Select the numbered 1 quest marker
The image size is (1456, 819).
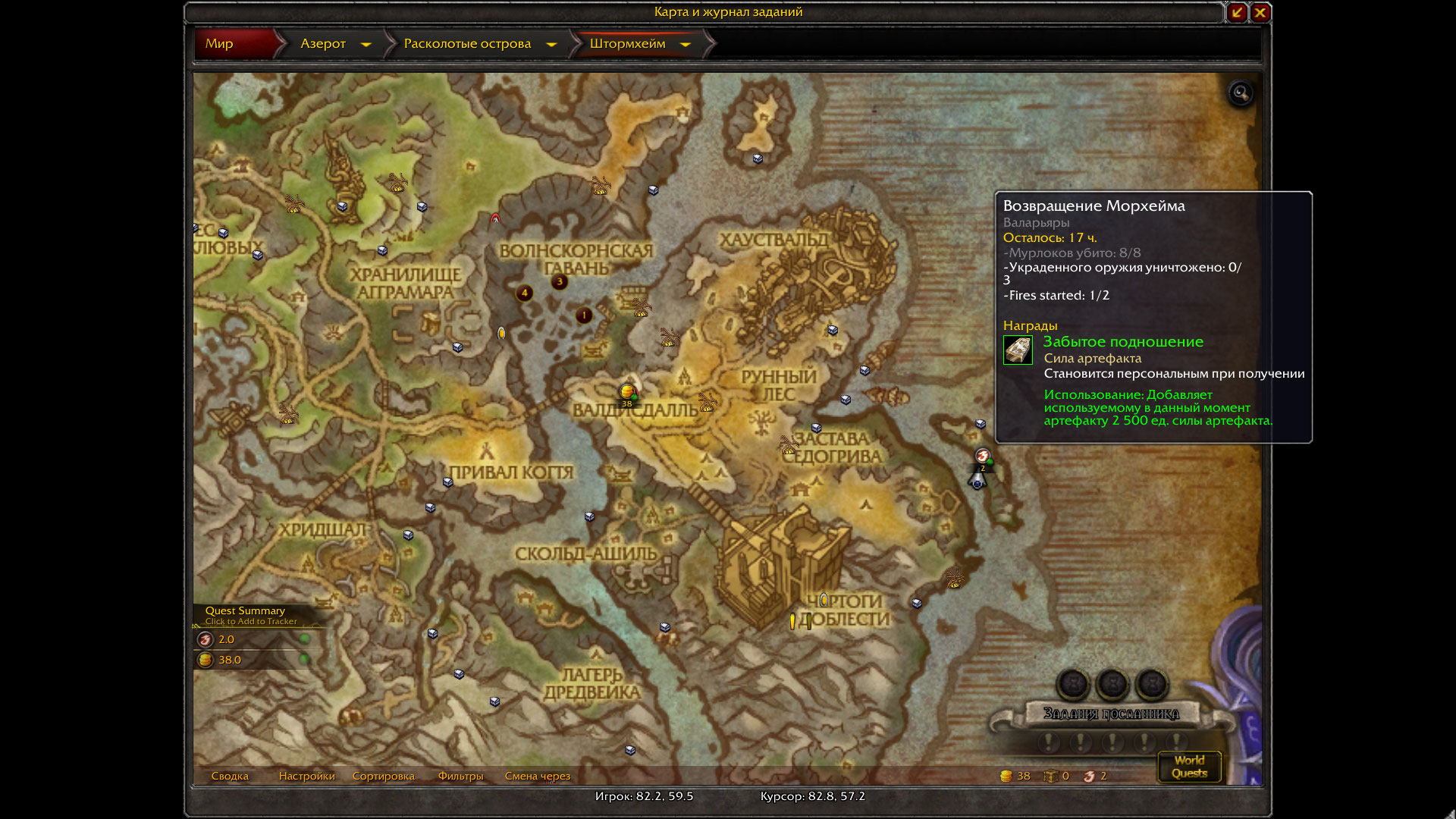(x=584, y=315)
